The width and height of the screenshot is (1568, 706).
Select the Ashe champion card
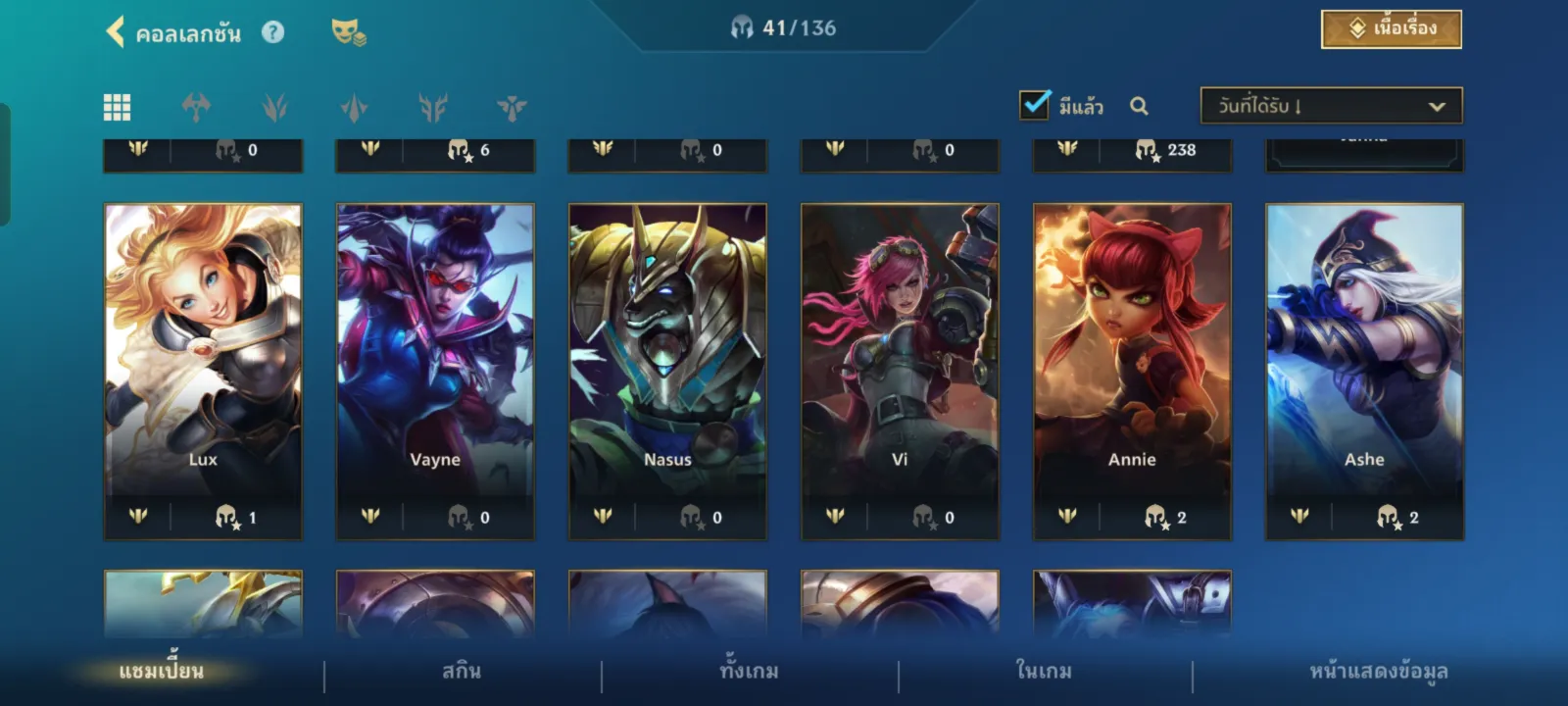[x=1364, y=371]
